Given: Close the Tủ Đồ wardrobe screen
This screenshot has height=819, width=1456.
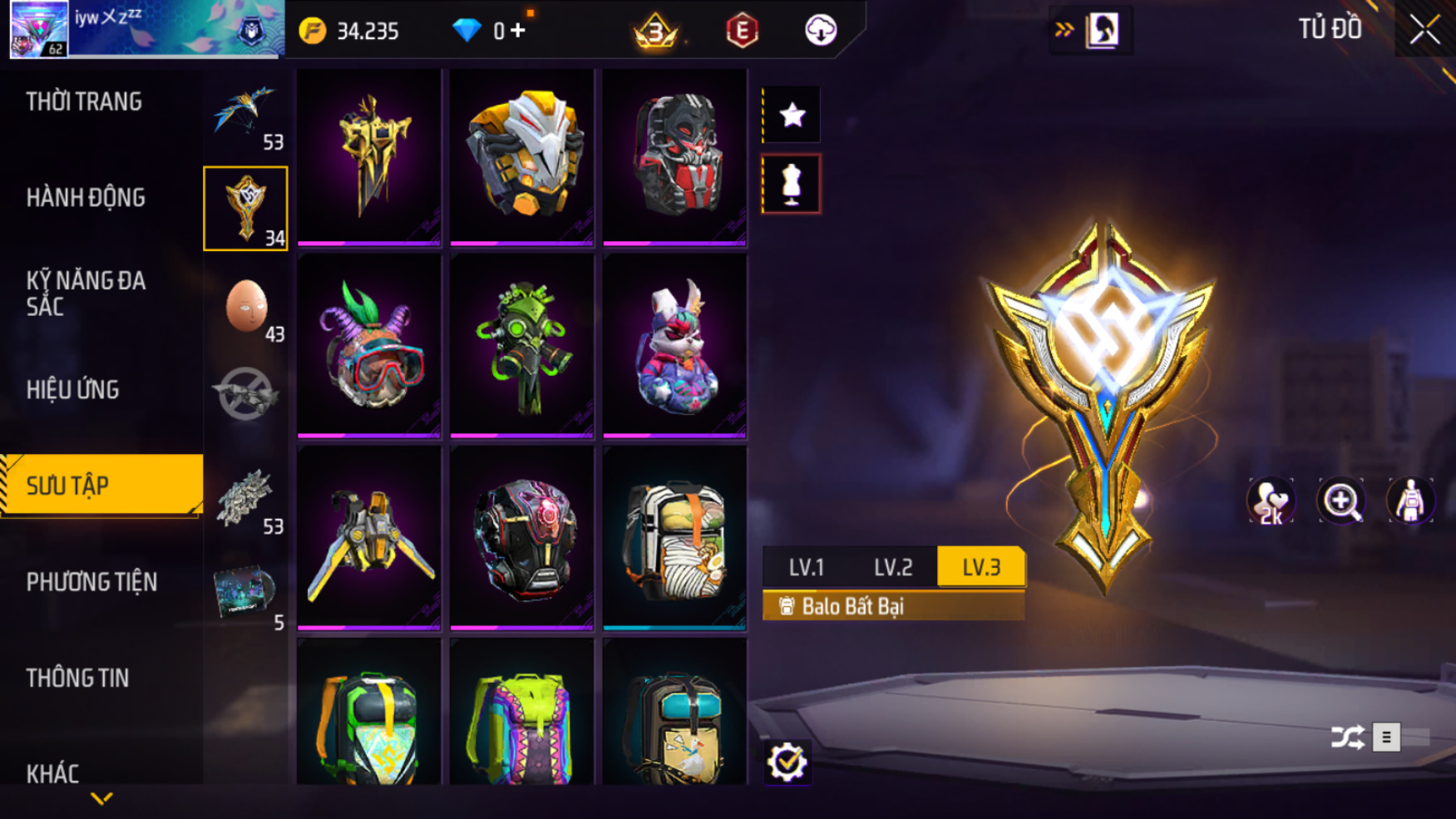Looking at the screenshot, I should (x=1424, y=31).
